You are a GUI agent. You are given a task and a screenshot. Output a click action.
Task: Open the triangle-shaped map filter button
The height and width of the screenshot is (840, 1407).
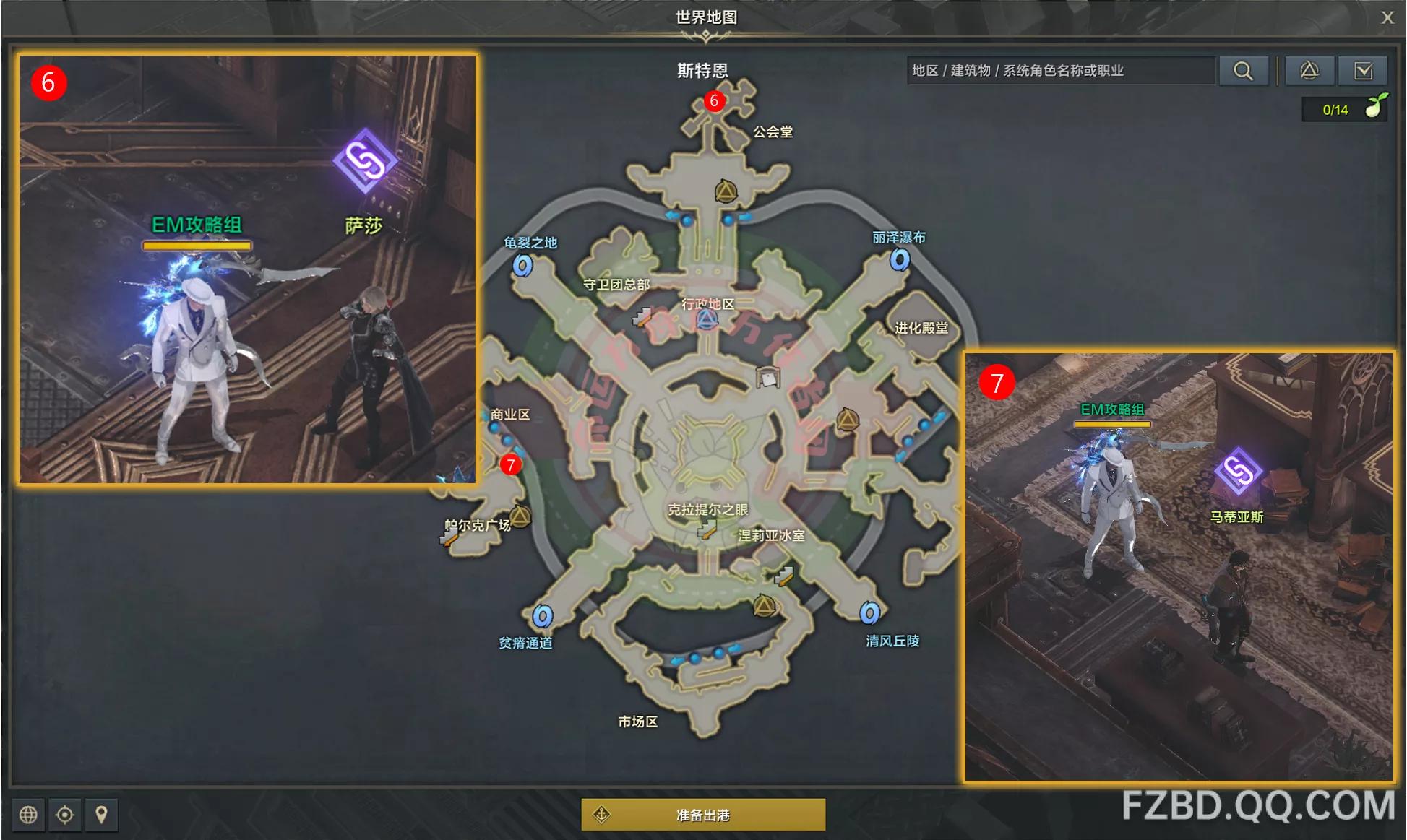(1309, 71)
